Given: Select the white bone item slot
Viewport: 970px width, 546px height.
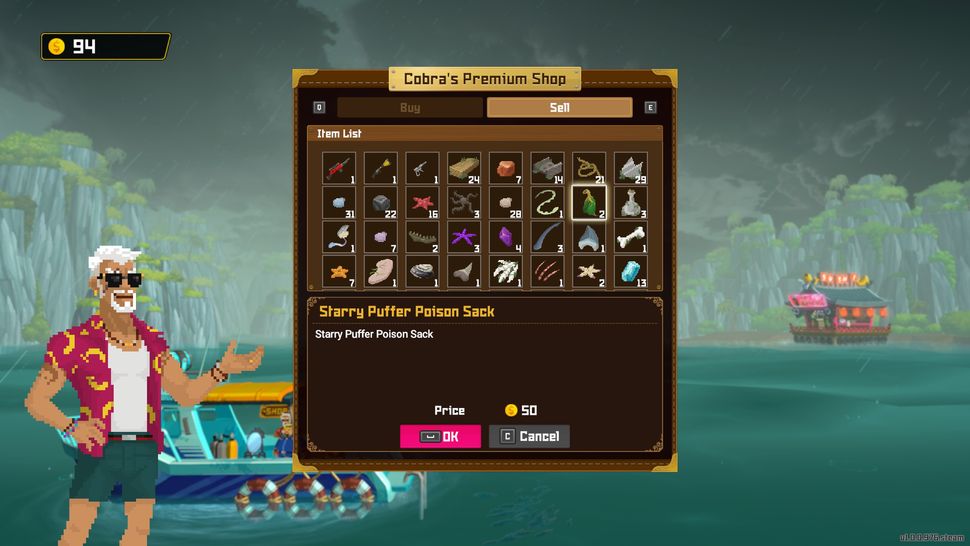Looking at the screenshot, I should click(x=630, y=237).
